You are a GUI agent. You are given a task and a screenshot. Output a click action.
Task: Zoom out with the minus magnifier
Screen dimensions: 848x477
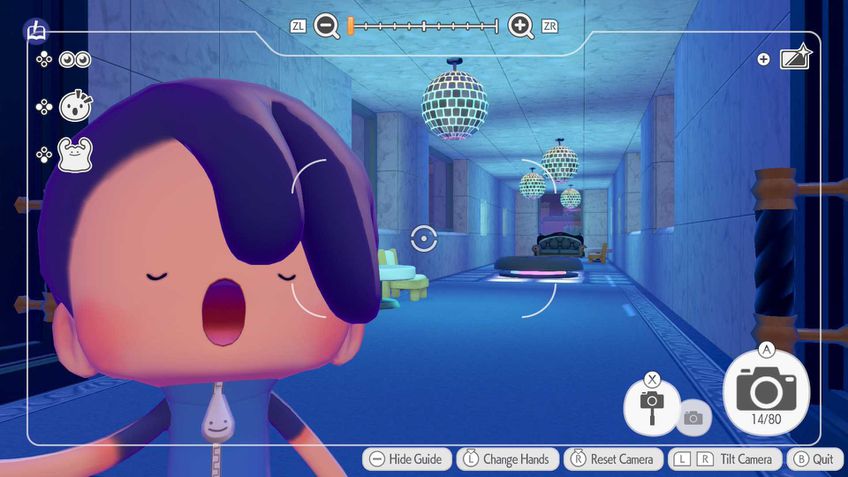327,26
